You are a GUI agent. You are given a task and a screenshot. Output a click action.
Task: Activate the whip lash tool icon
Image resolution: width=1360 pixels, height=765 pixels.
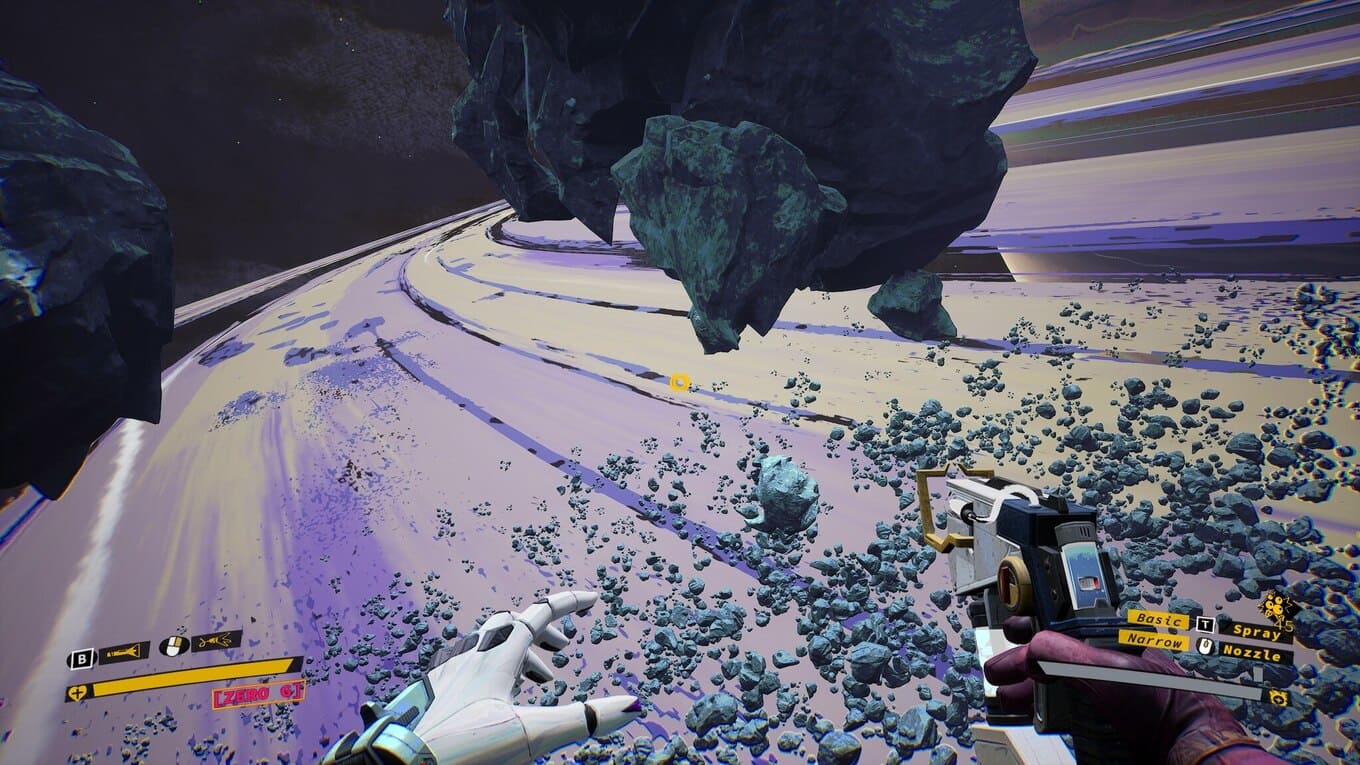[x=216, y=641]
